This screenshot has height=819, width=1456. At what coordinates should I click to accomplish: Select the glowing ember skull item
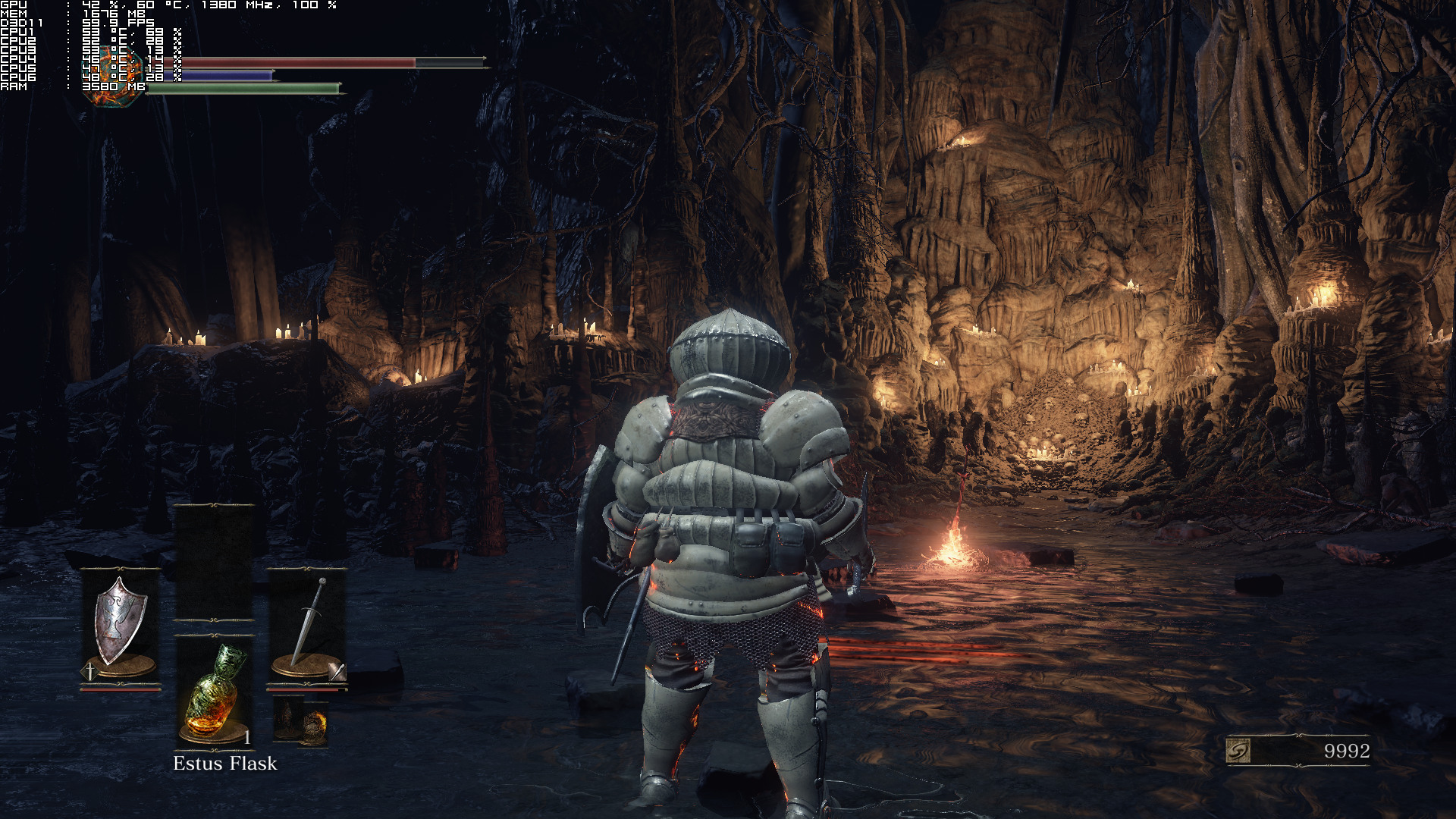(x=314, y=723)
